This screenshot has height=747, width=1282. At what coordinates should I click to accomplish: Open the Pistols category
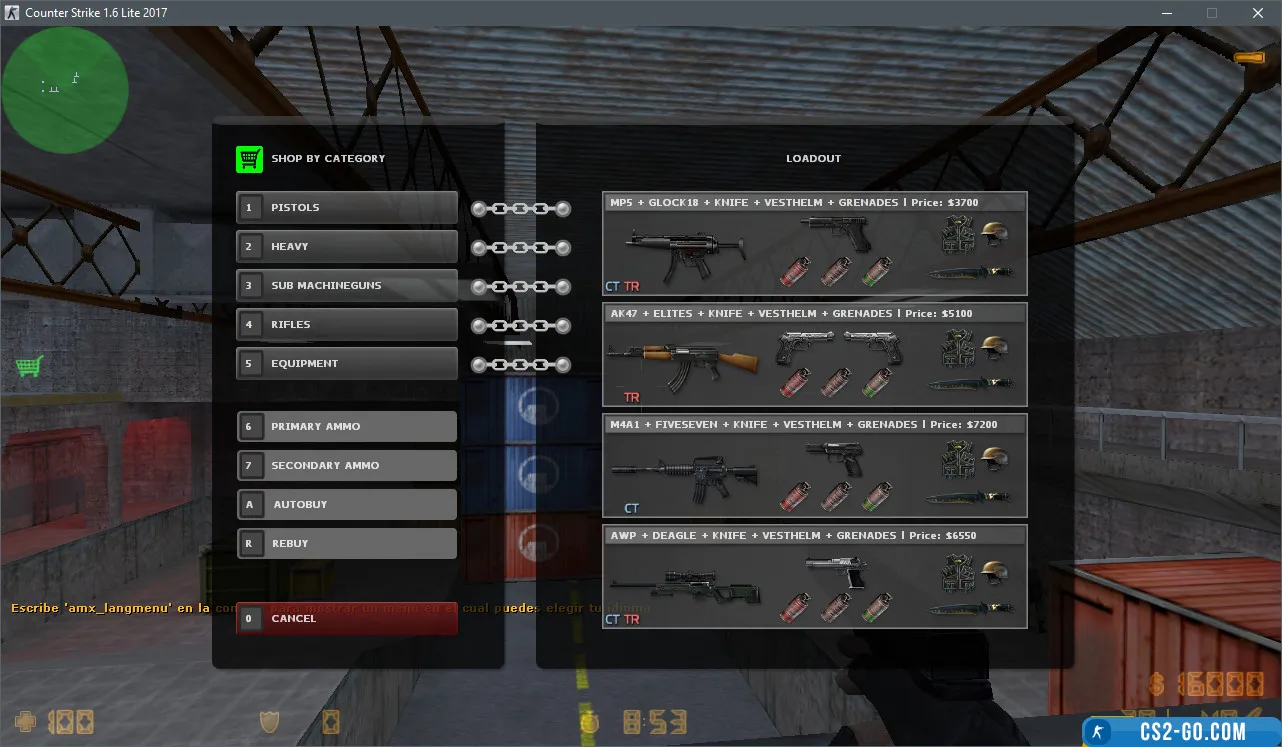347,208
